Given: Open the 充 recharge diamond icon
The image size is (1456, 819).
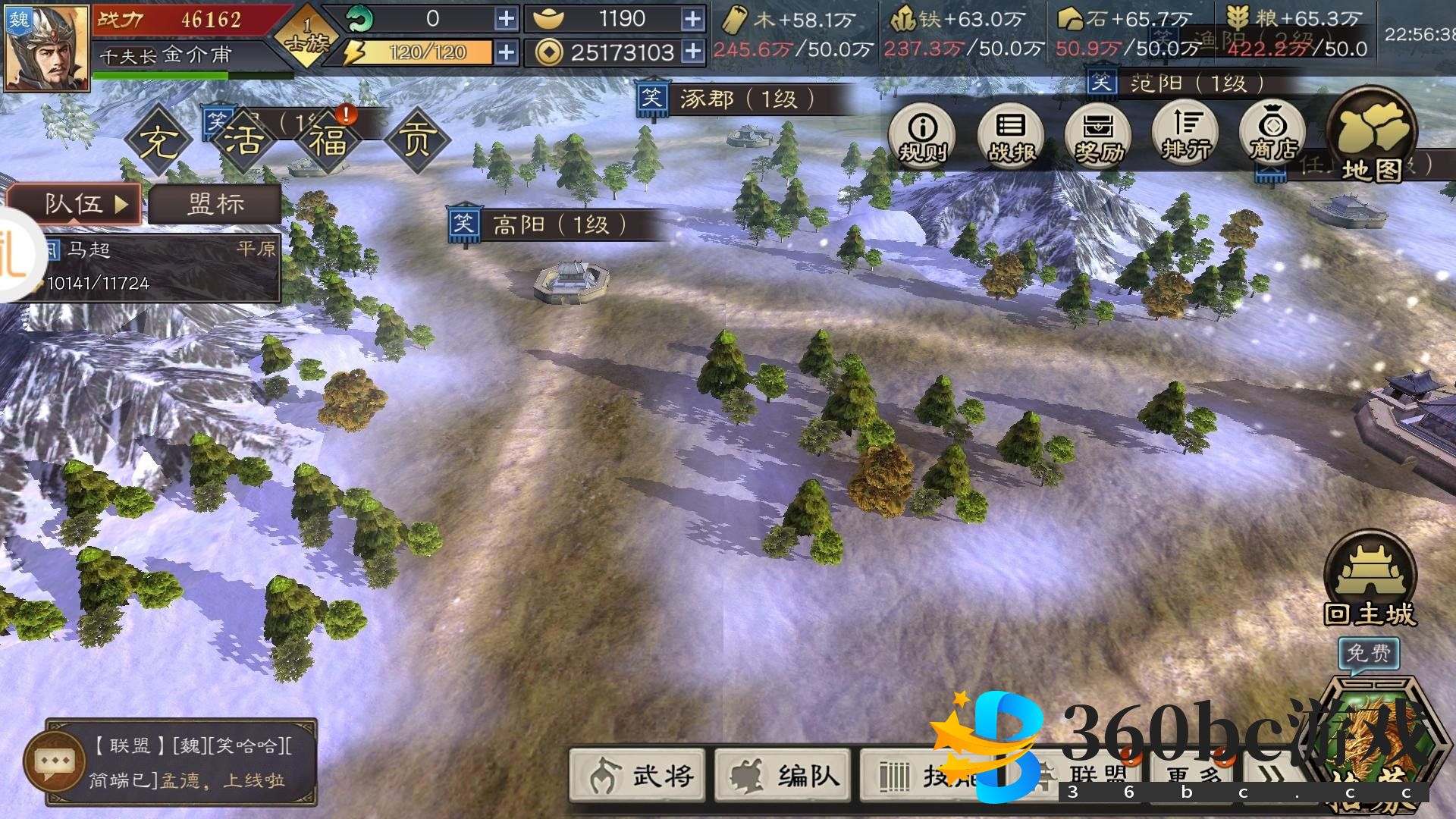Looking at the screenshot, I should pyautogui.click(x=157, y=140).
